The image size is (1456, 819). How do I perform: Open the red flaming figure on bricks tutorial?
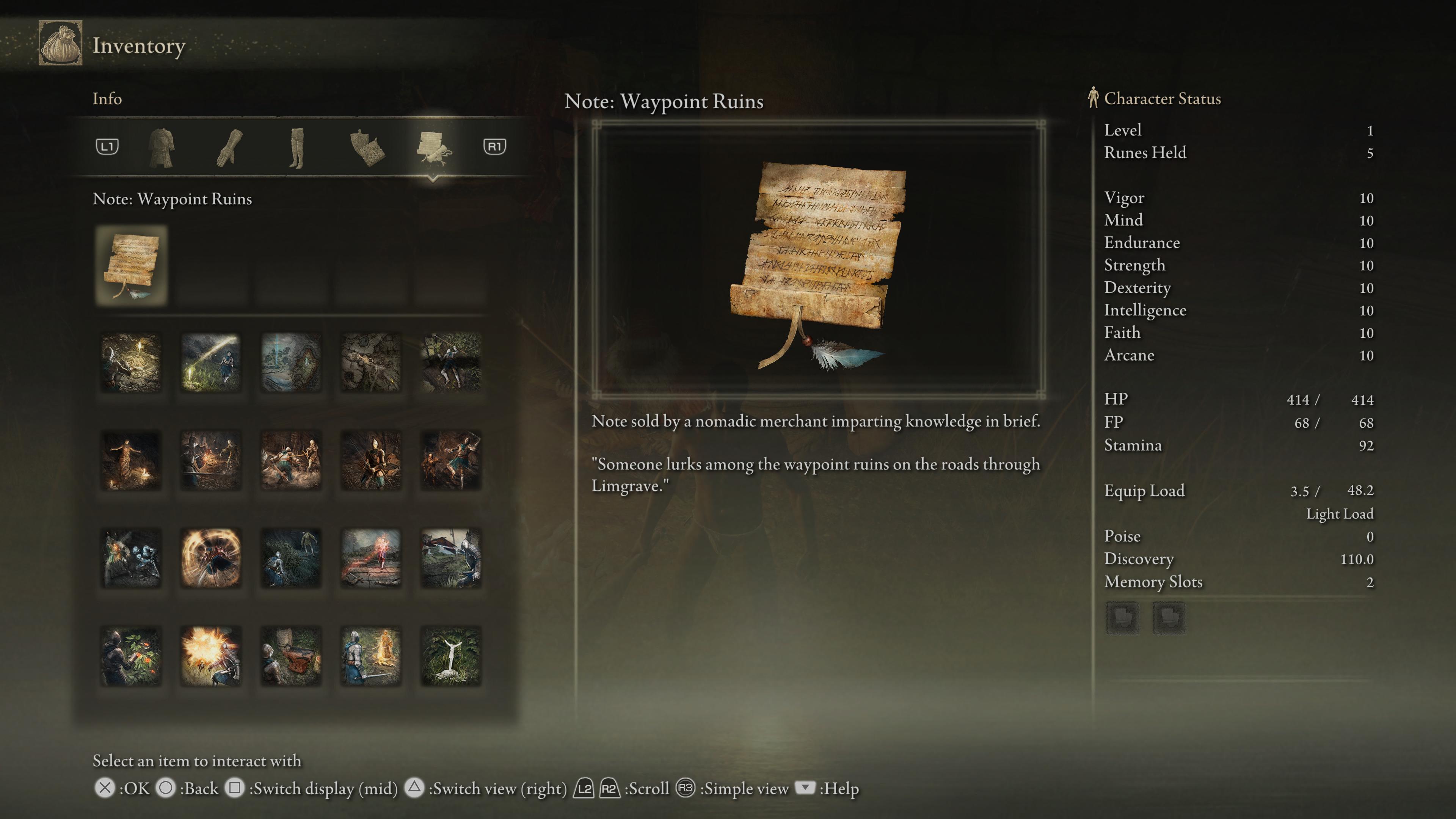[371, 558]
